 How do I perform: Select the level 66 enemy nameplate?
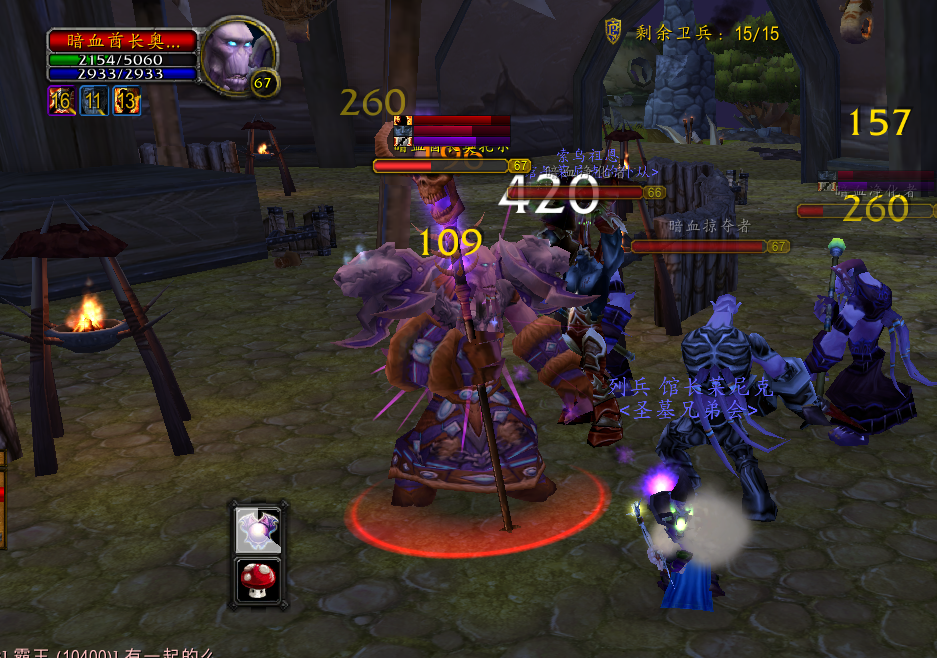point(576,192)
